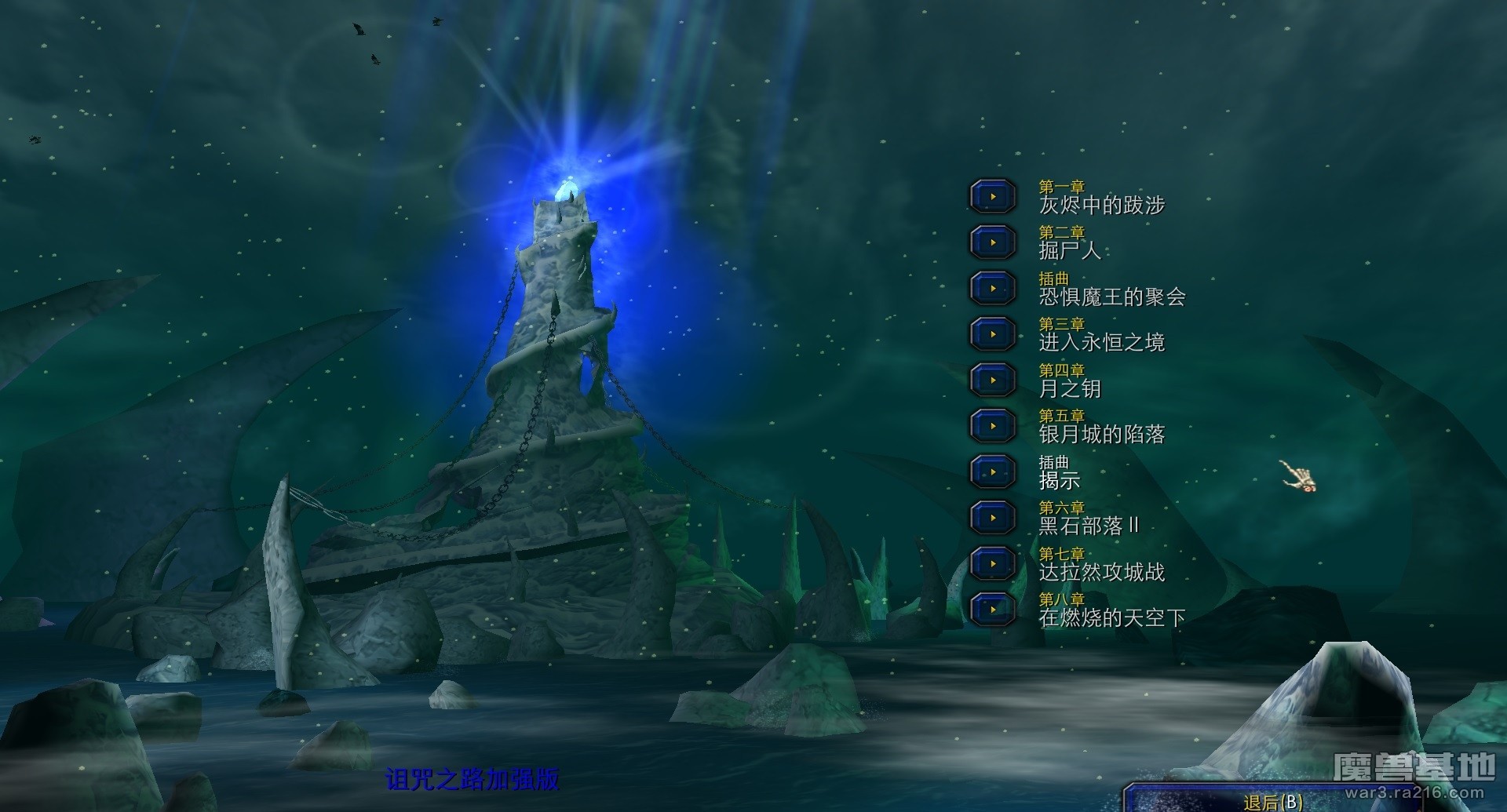The height and width of the screenshot is (812, 1507).
Task: Click the 退后(B) back button
Action: [x=1273, y=801]
